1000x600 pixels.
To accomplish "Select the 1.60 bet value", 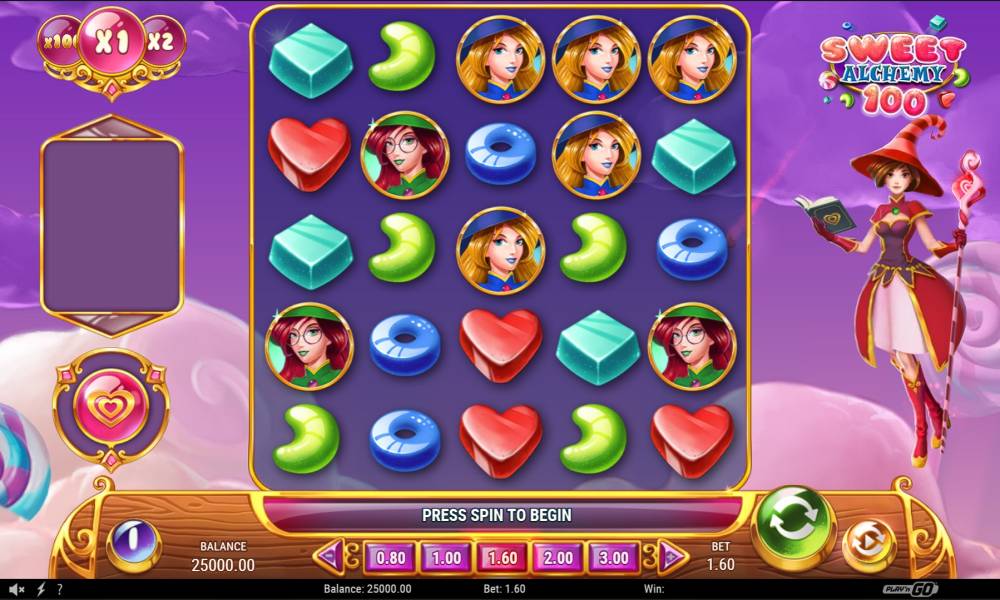I will 503,556.
